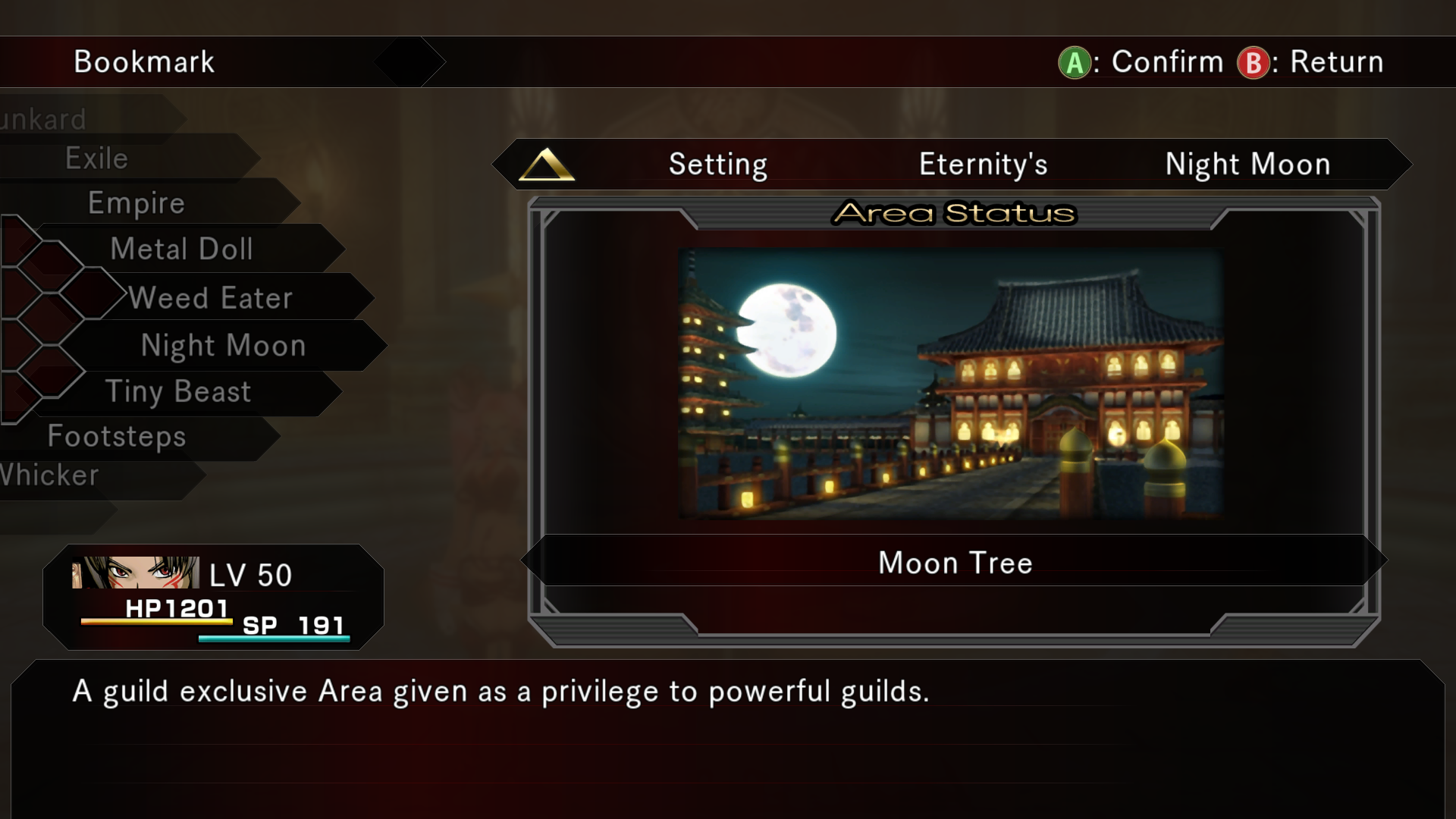This screenshot has height=819, width=1456.
Task: Click the gold triangle arrow
Action: point(546,165)
